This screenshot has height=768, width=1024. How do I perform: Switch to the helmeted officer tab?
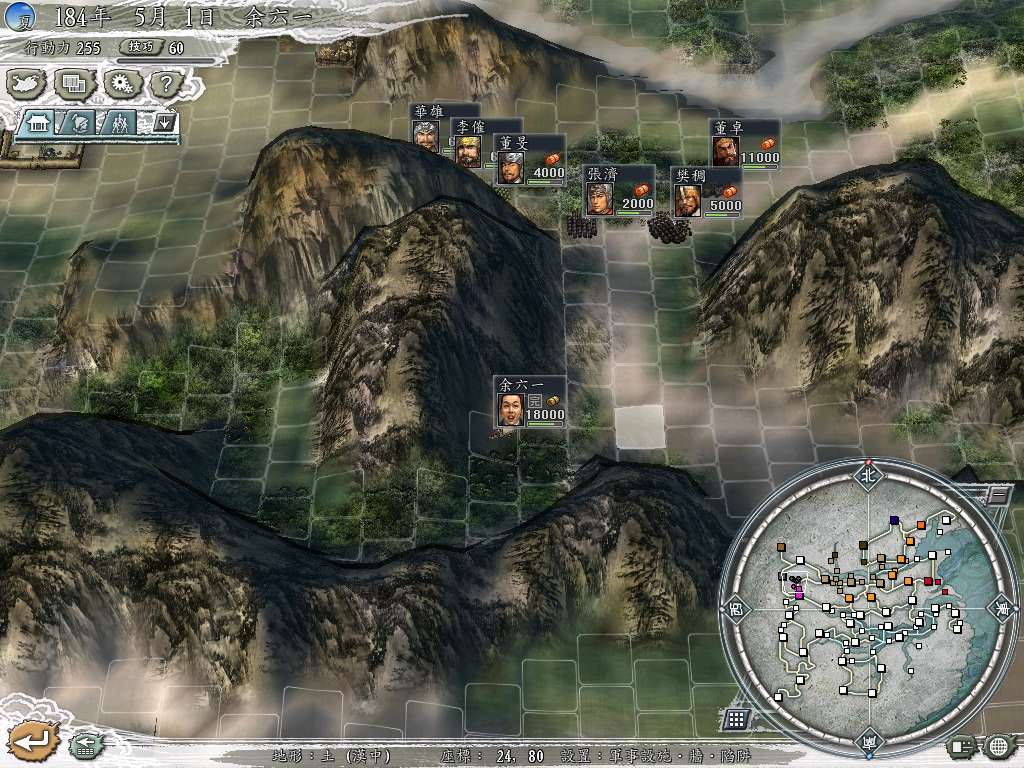coord(79,123)
